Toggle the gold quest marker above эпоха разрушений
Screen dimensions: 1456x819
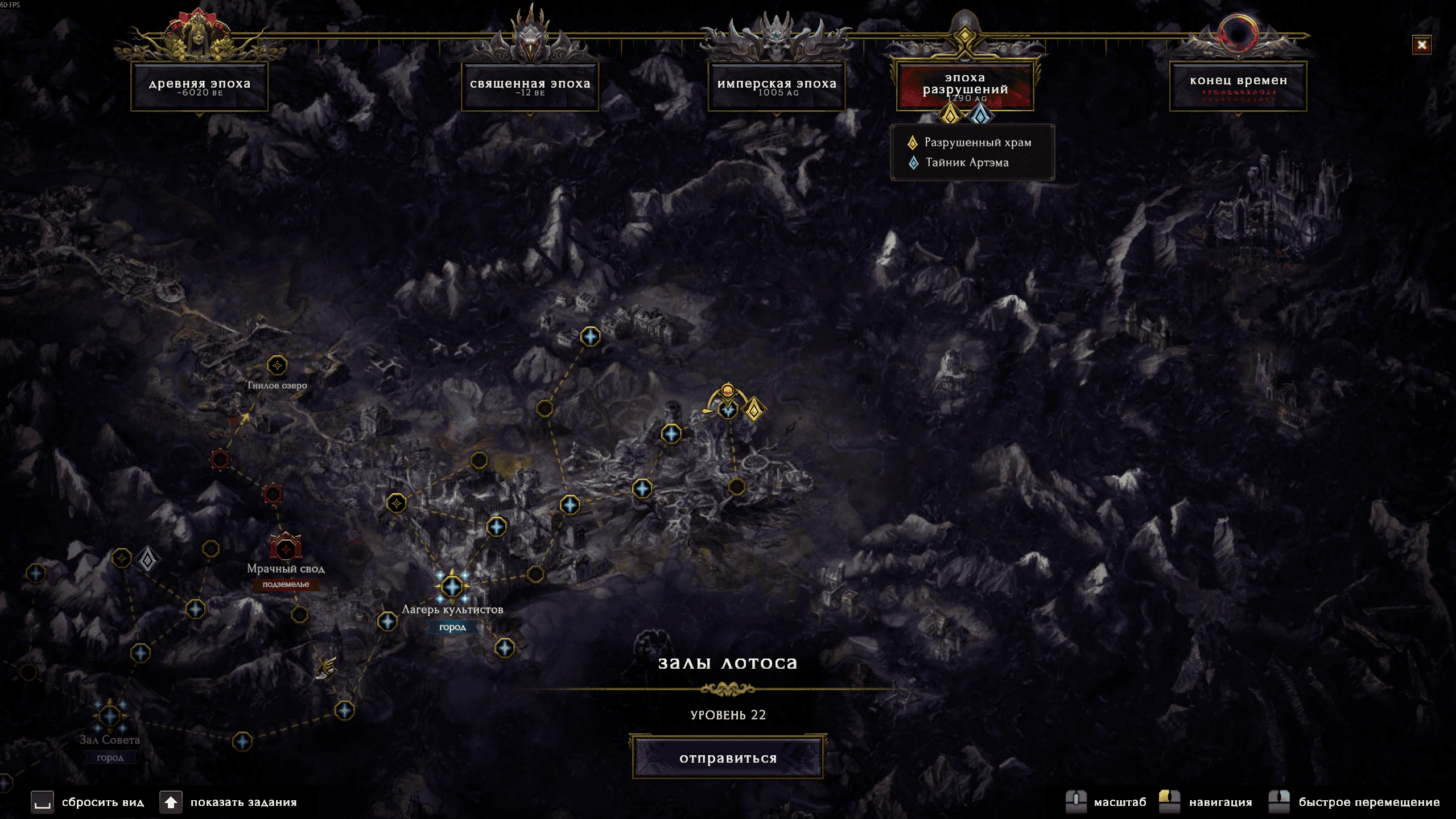(951, 116)
